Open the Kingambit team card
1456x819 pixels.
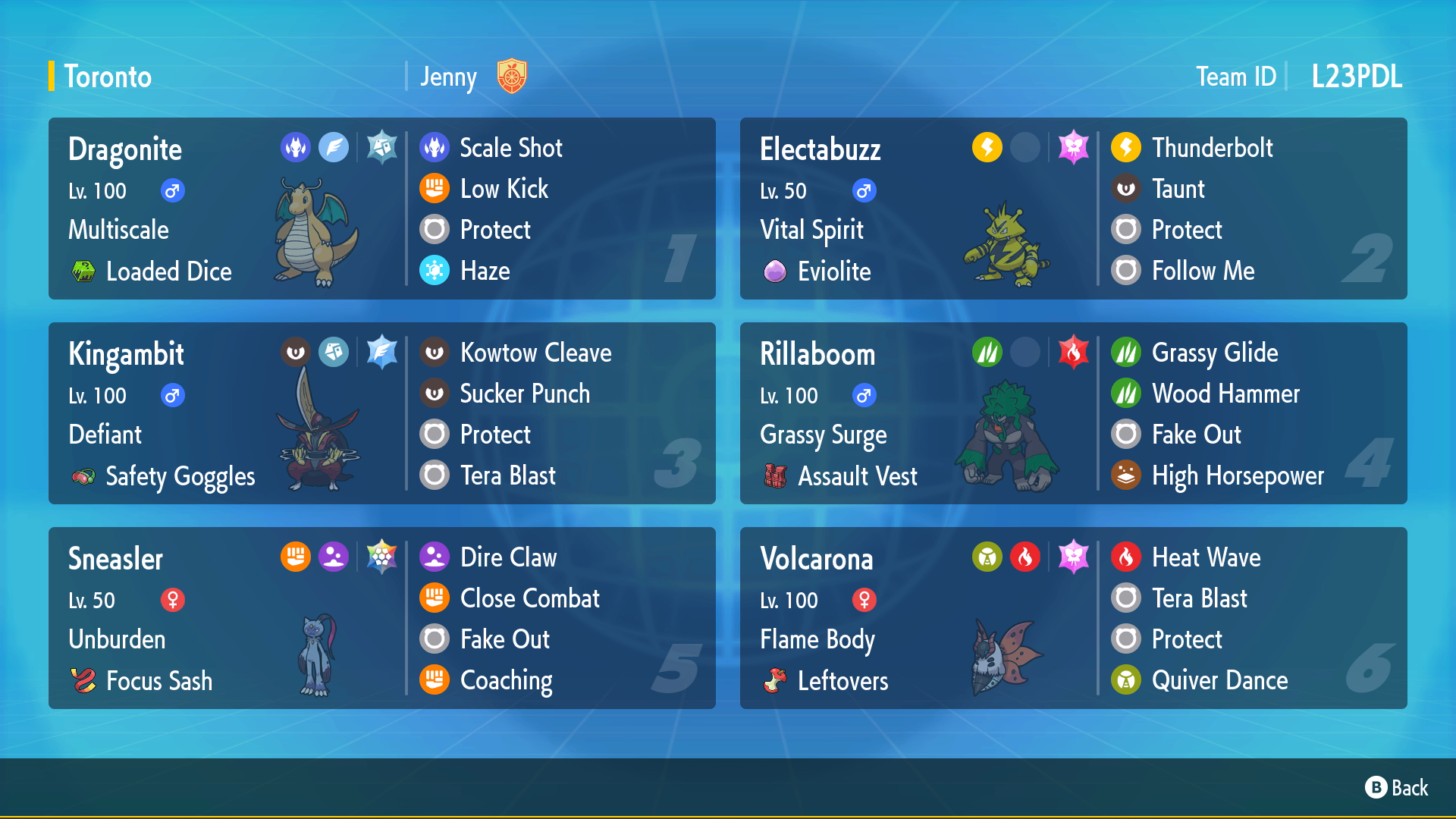[x=381, y=413]
